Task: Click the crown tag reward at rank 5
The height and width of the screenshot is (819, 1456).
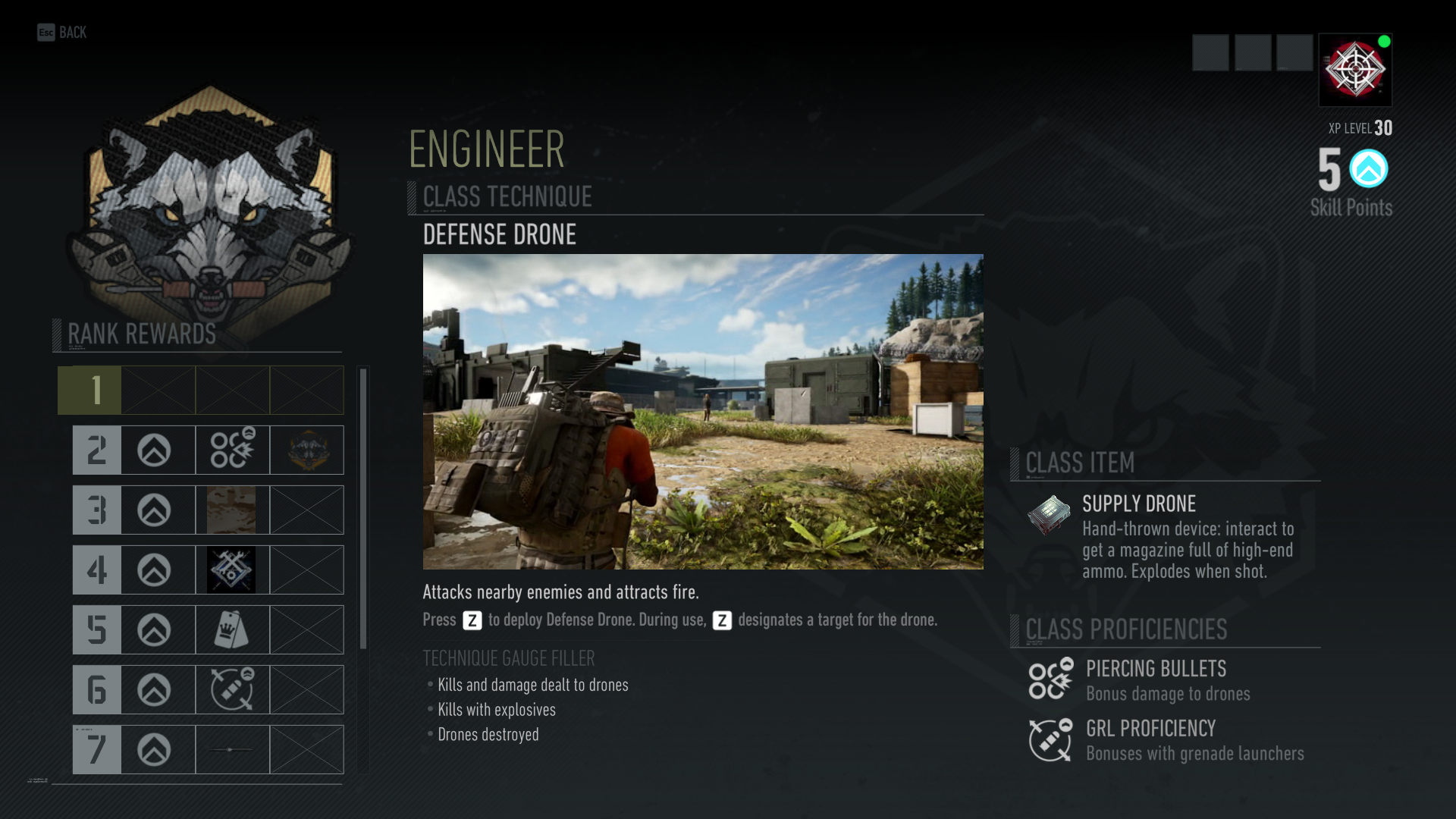Action: pyautogui.click(x=232, y=629)
